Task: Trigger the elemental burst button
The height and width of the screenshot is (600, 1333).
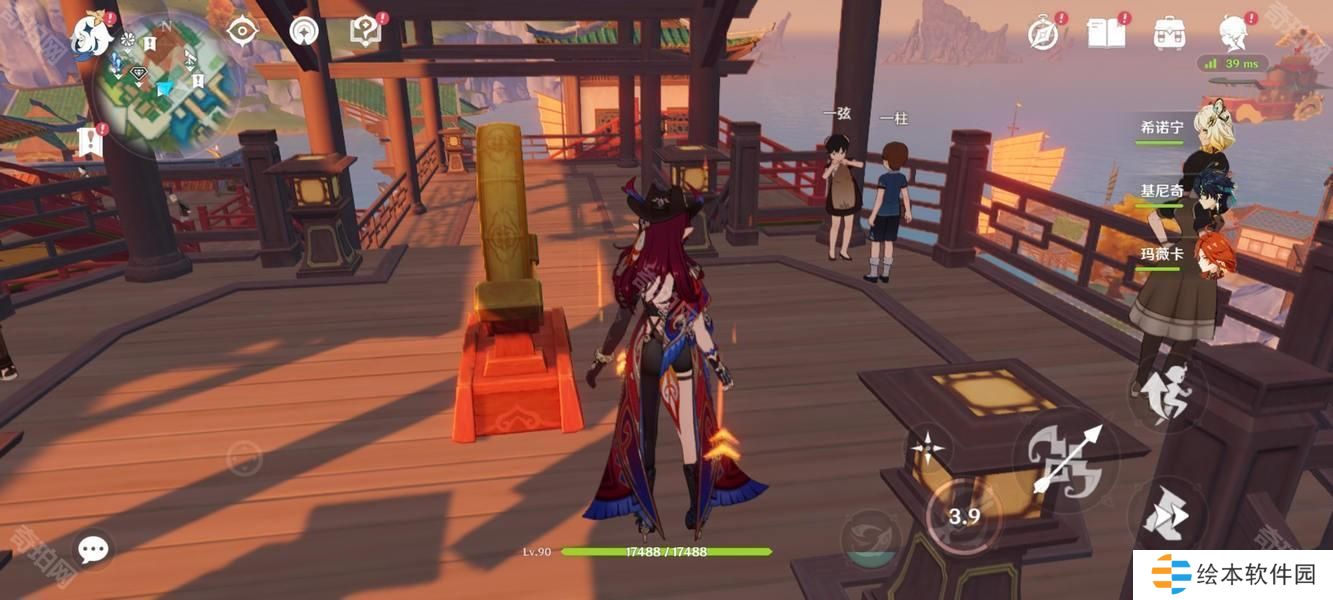Action: tap(869, 540)
